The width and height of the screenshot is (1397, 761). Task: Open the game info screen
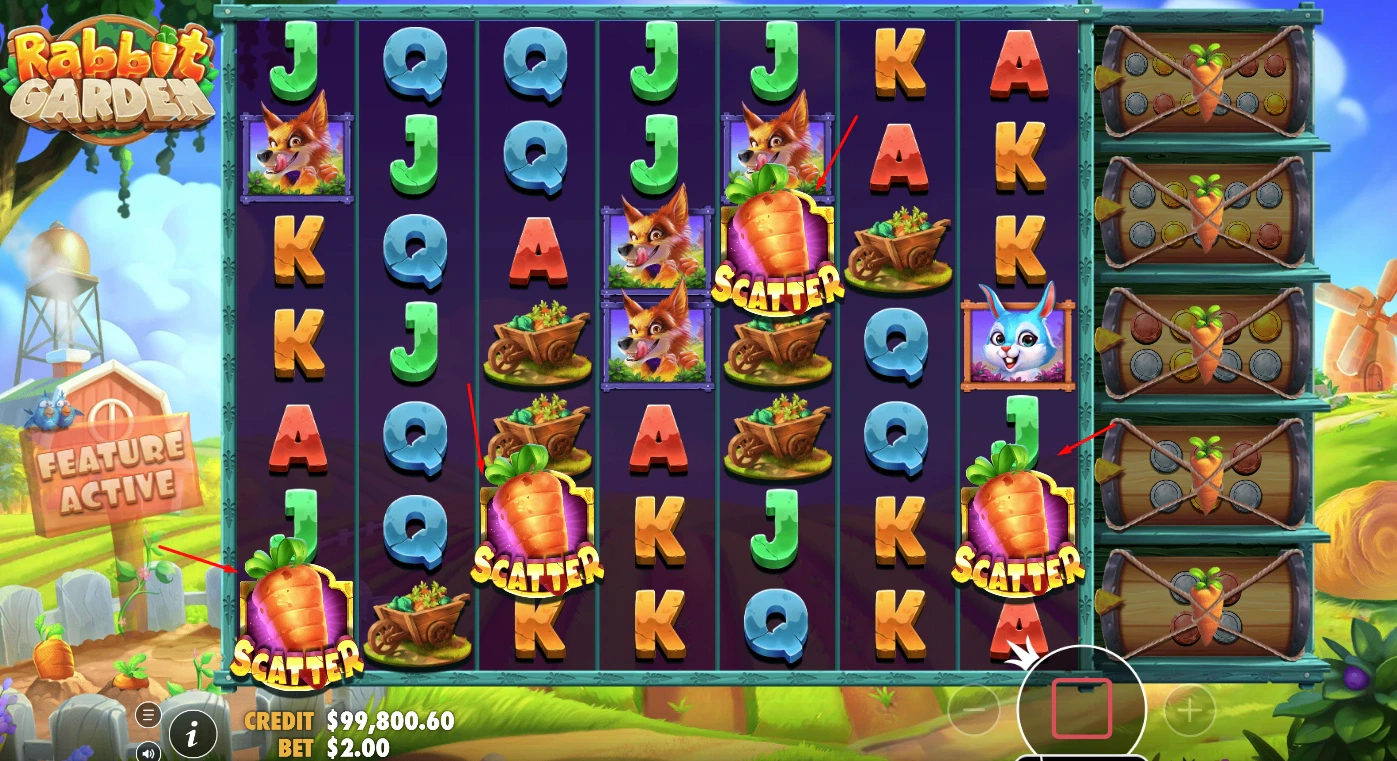[x=193, y=735]
